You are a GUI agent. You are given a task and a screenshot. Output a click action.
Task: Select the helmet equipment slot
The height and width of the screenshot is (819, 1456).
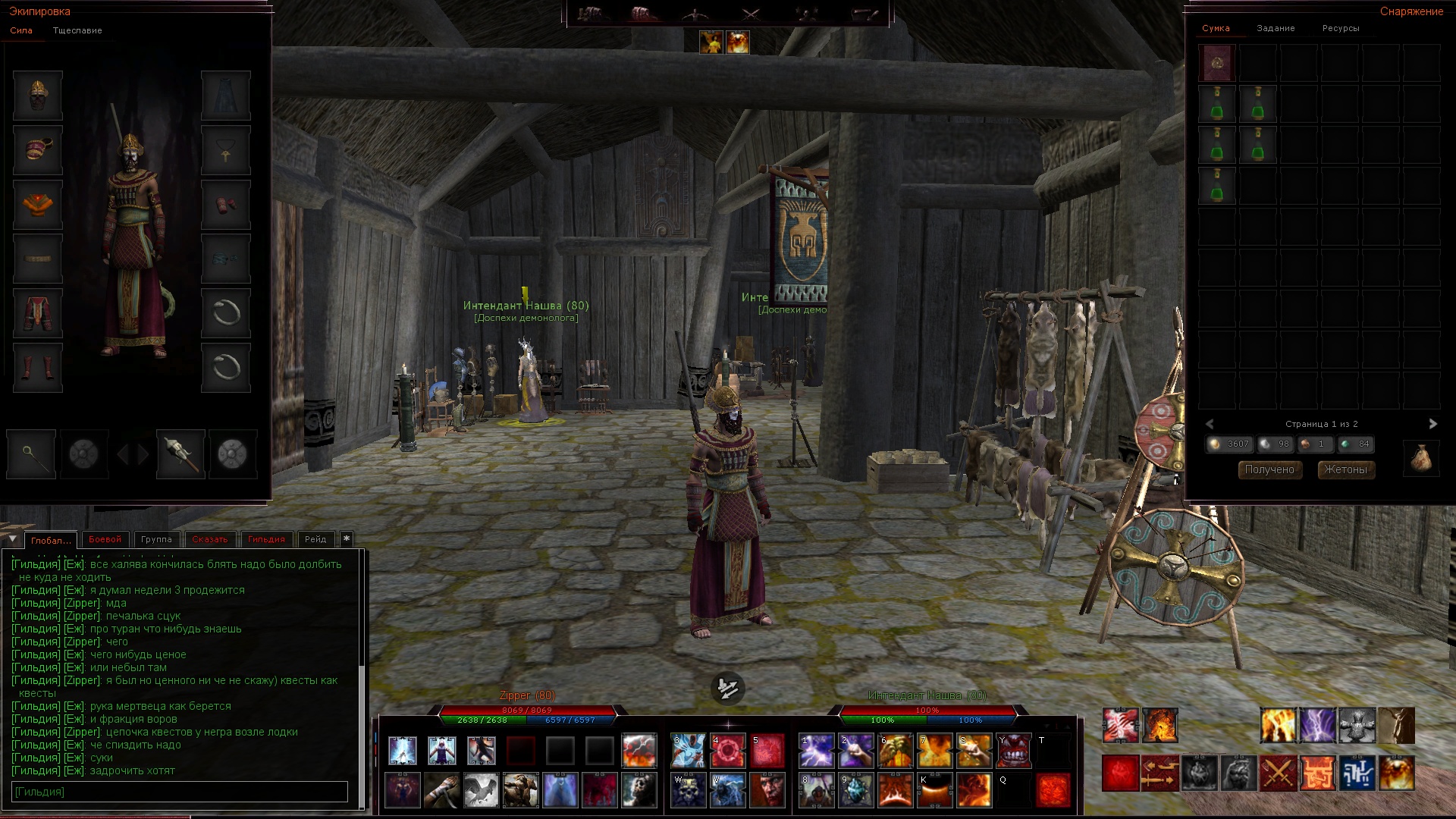point(38,96)
